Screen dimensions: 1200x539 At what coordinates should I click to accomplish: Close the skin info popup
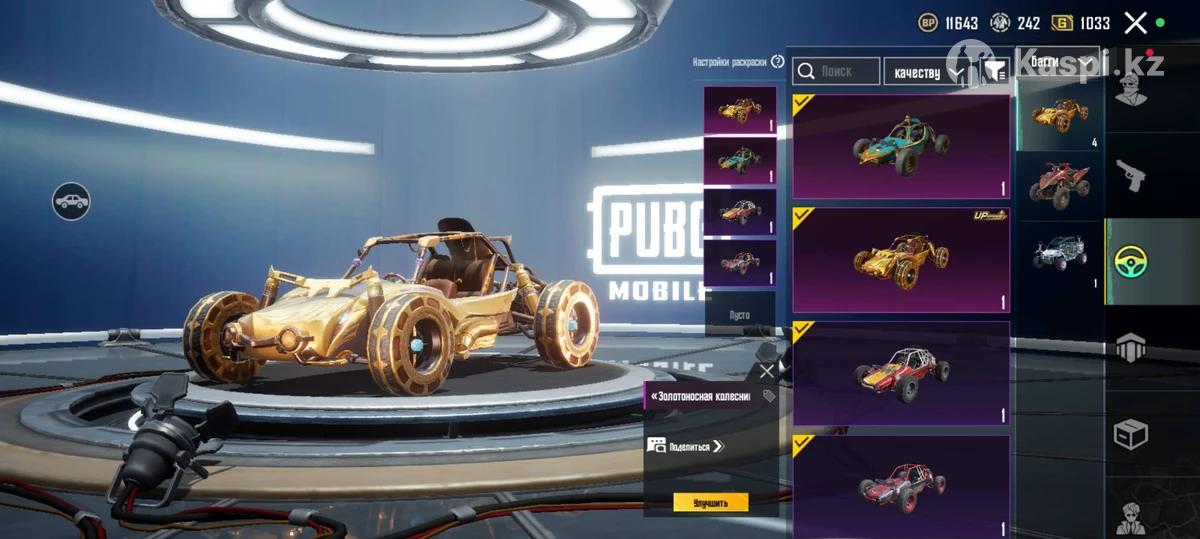(766, 371)
